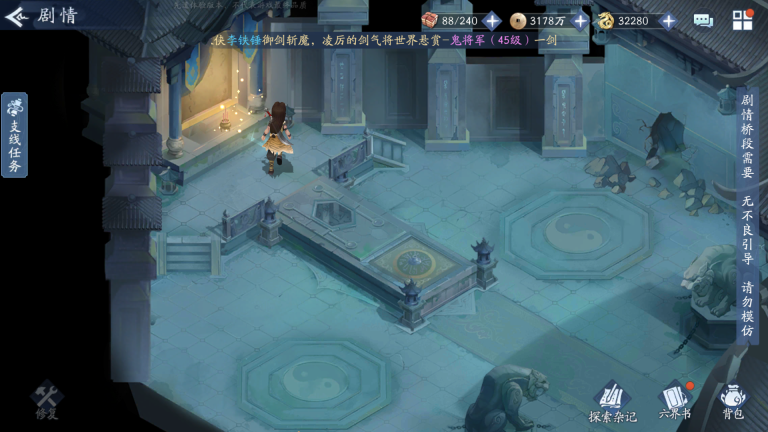This screenshot has width=768, height=432.
Task: Open the four-square main menu icon
Action: click(x=742, y=21)
